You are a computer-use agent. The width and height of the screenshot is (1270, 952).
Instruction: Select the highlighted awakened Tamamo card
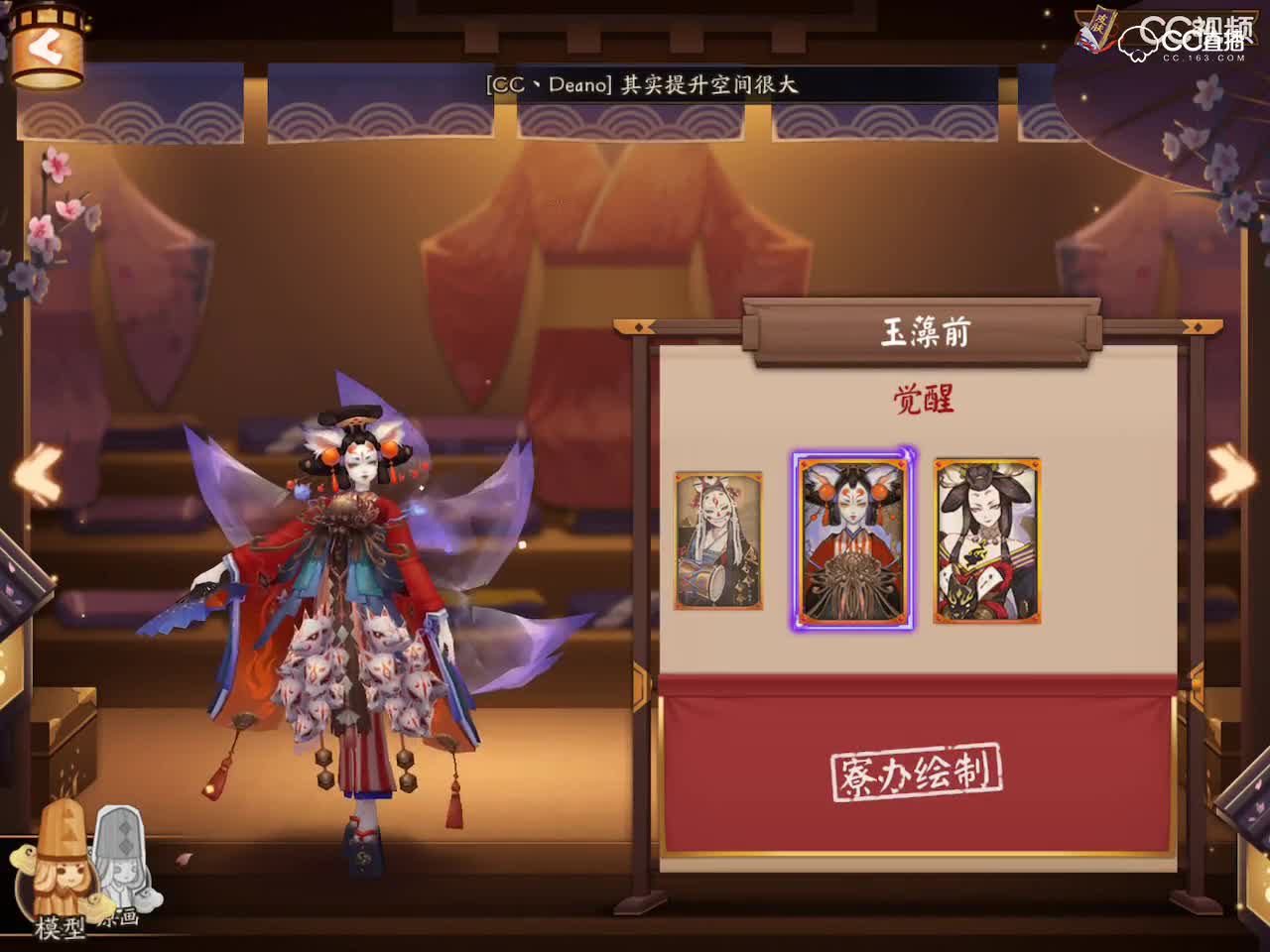[851, 540]
